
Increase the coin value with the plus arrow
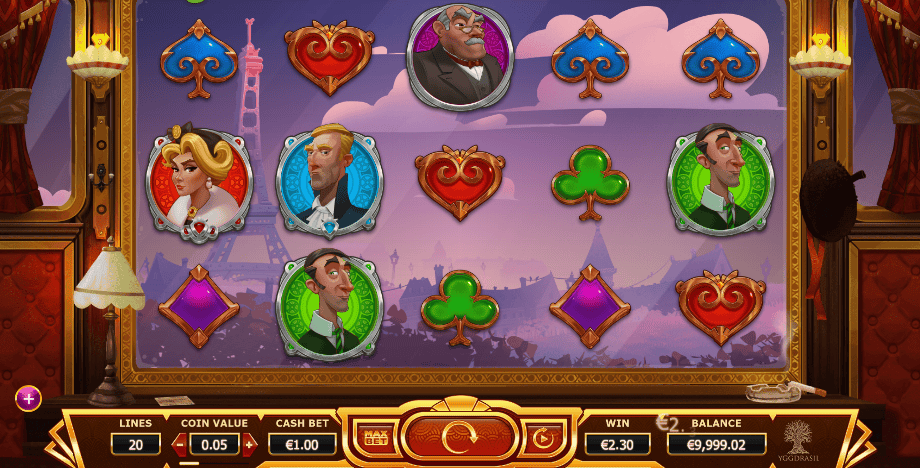(x=249, y=443)
